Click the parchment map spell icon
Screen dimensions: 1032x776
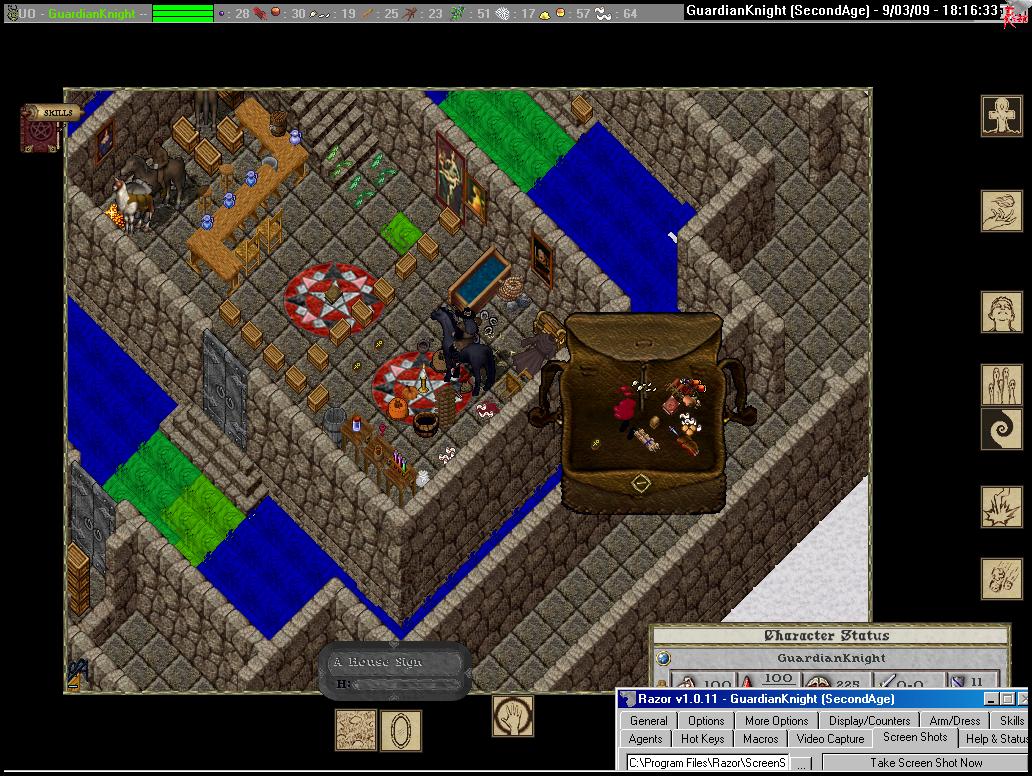(355, 730)
